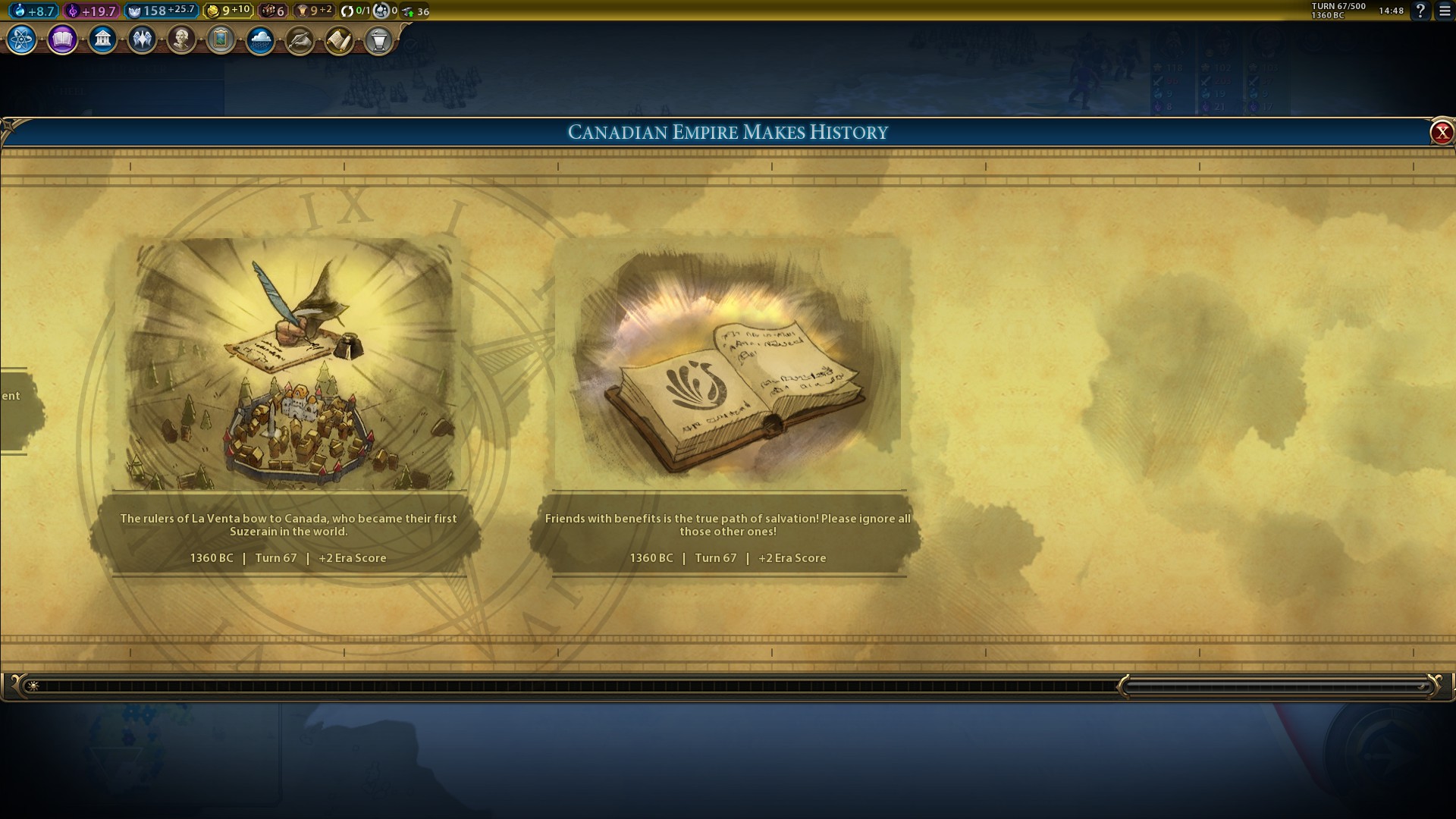Open the Civilopedia question mark

(1420, 11)
